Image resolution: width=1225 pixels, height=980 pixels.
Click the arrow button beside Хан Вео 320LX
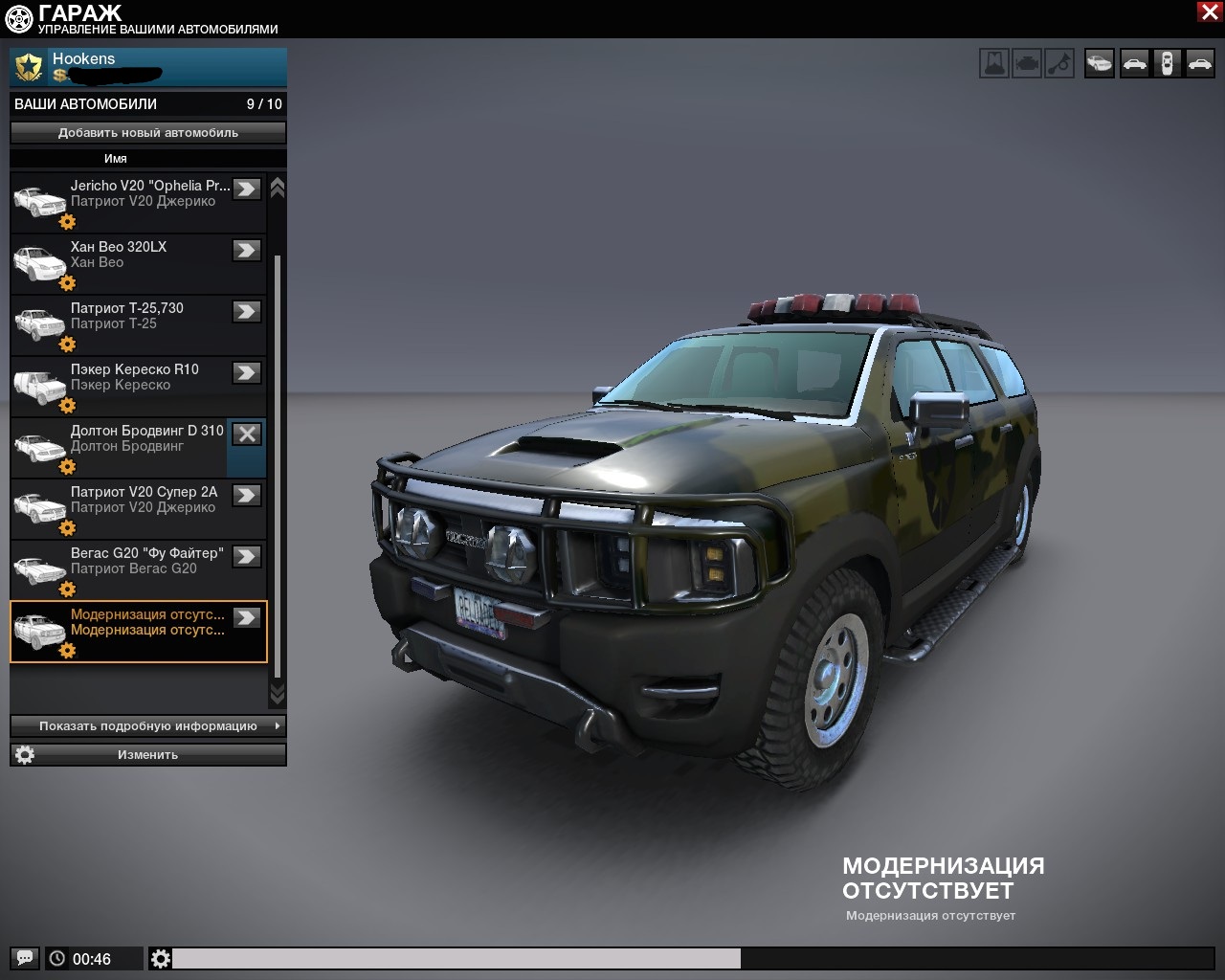pos(247,250)
